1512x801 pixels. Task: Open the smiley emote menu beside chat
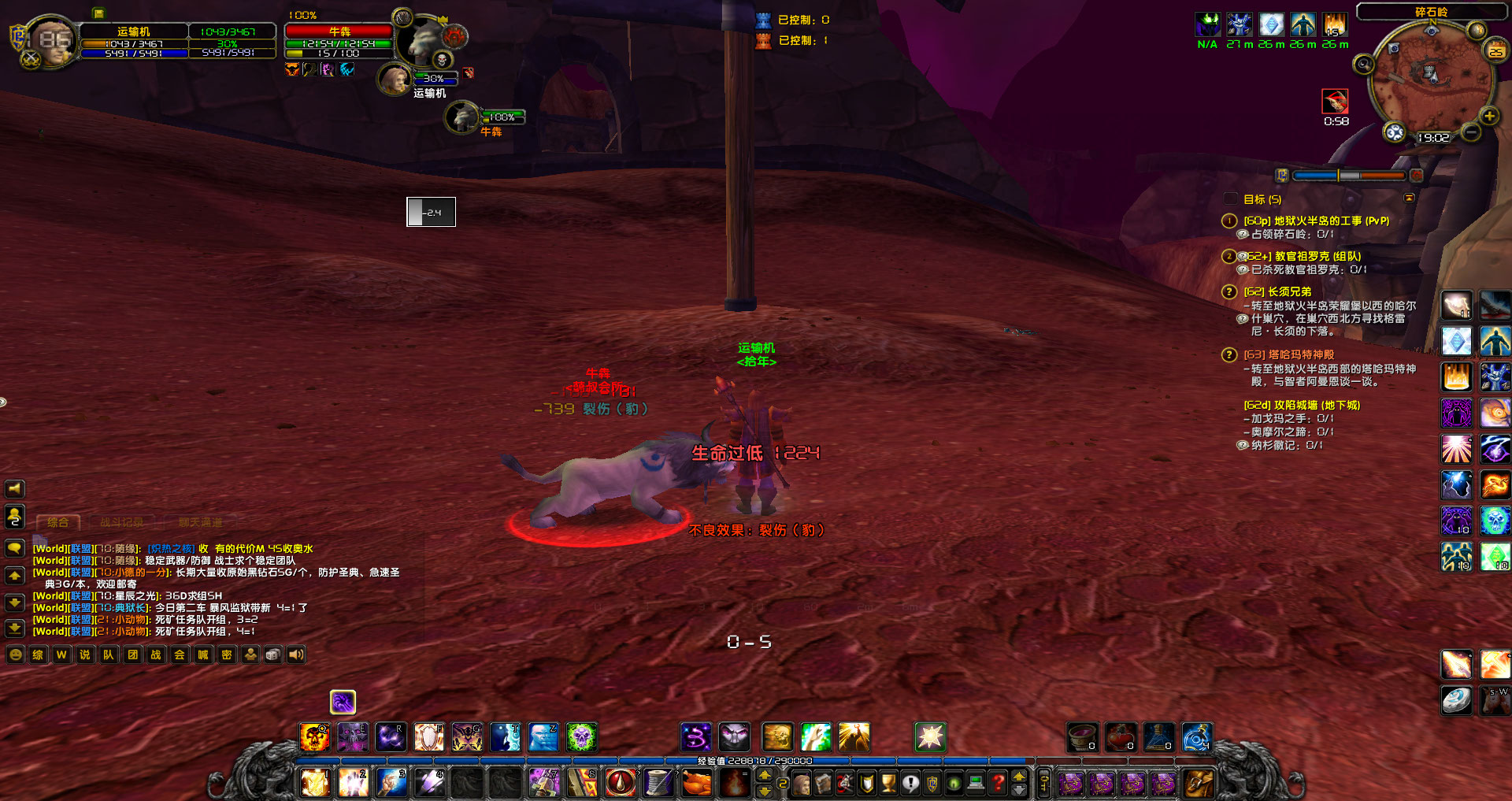tap(16, 654)
